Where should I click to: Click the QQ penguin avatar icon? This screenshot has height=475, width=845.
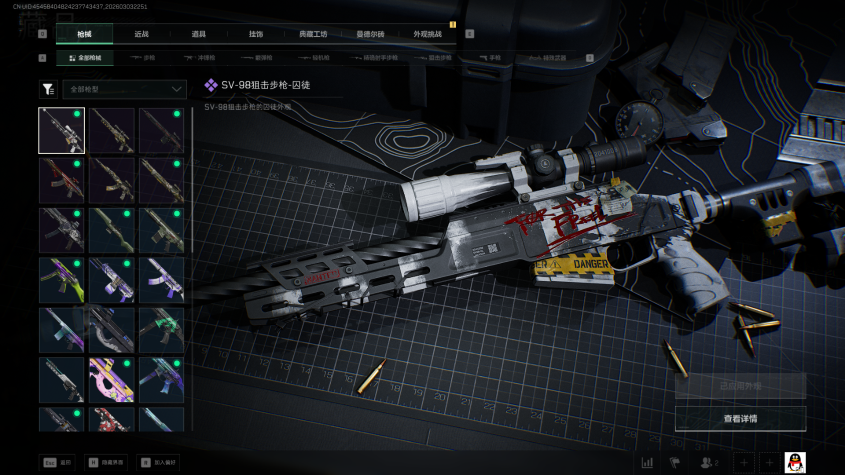pyautogui.click(x=795, y=462)
